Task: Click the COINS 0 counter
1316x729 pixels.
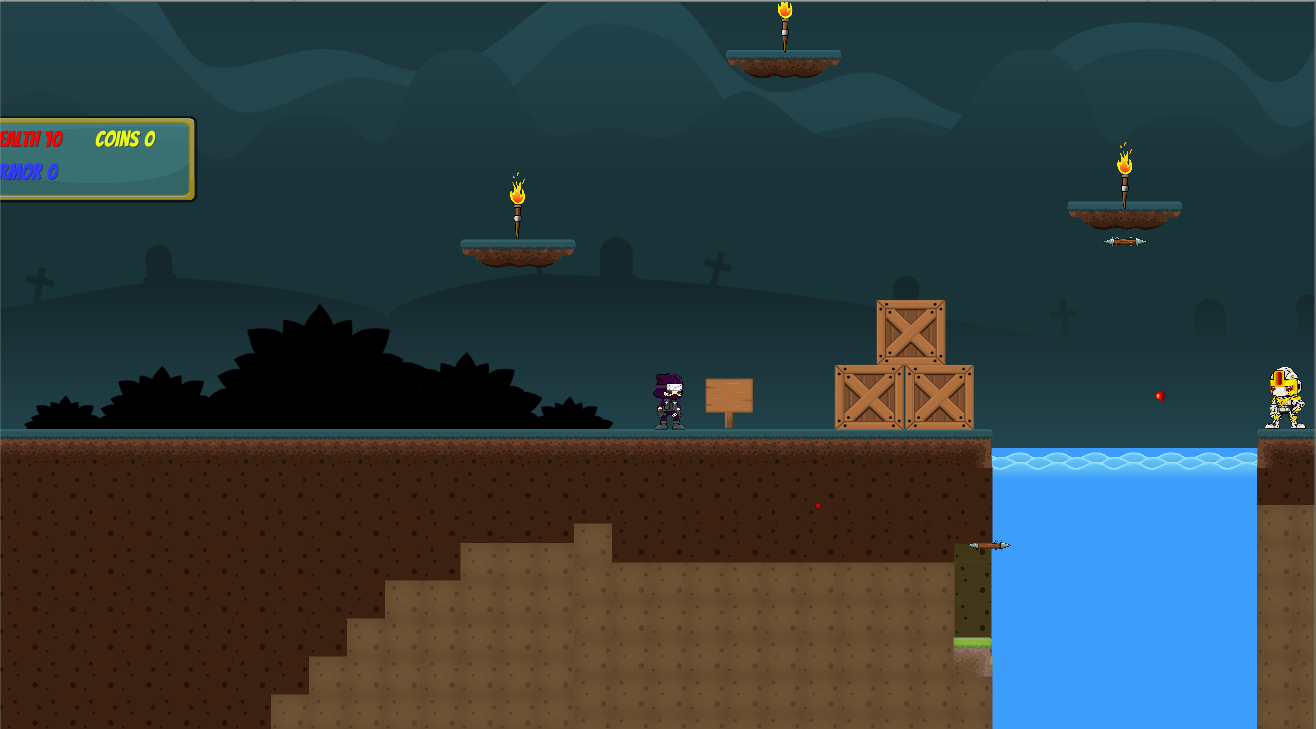Action: click(124, 140)
